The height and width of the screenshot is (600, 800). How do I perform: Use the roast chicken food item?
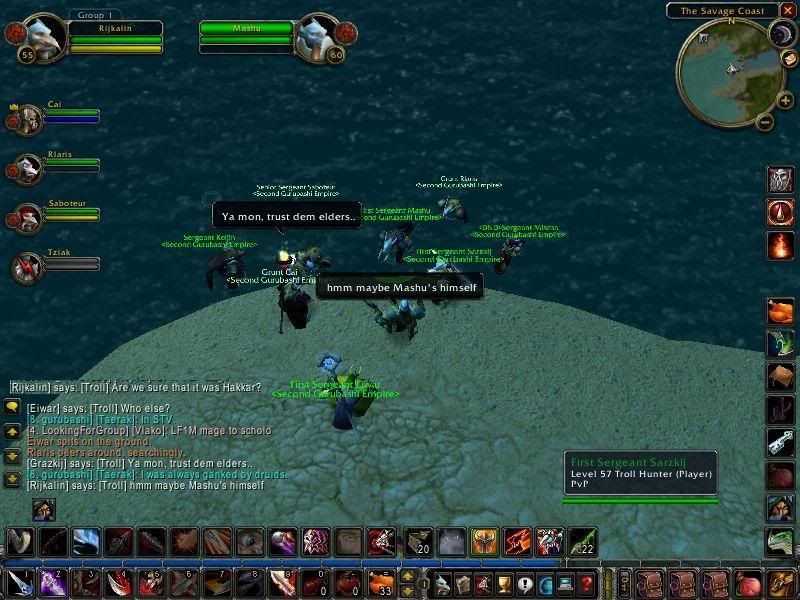pyautogui.click(x=781, y=312)
